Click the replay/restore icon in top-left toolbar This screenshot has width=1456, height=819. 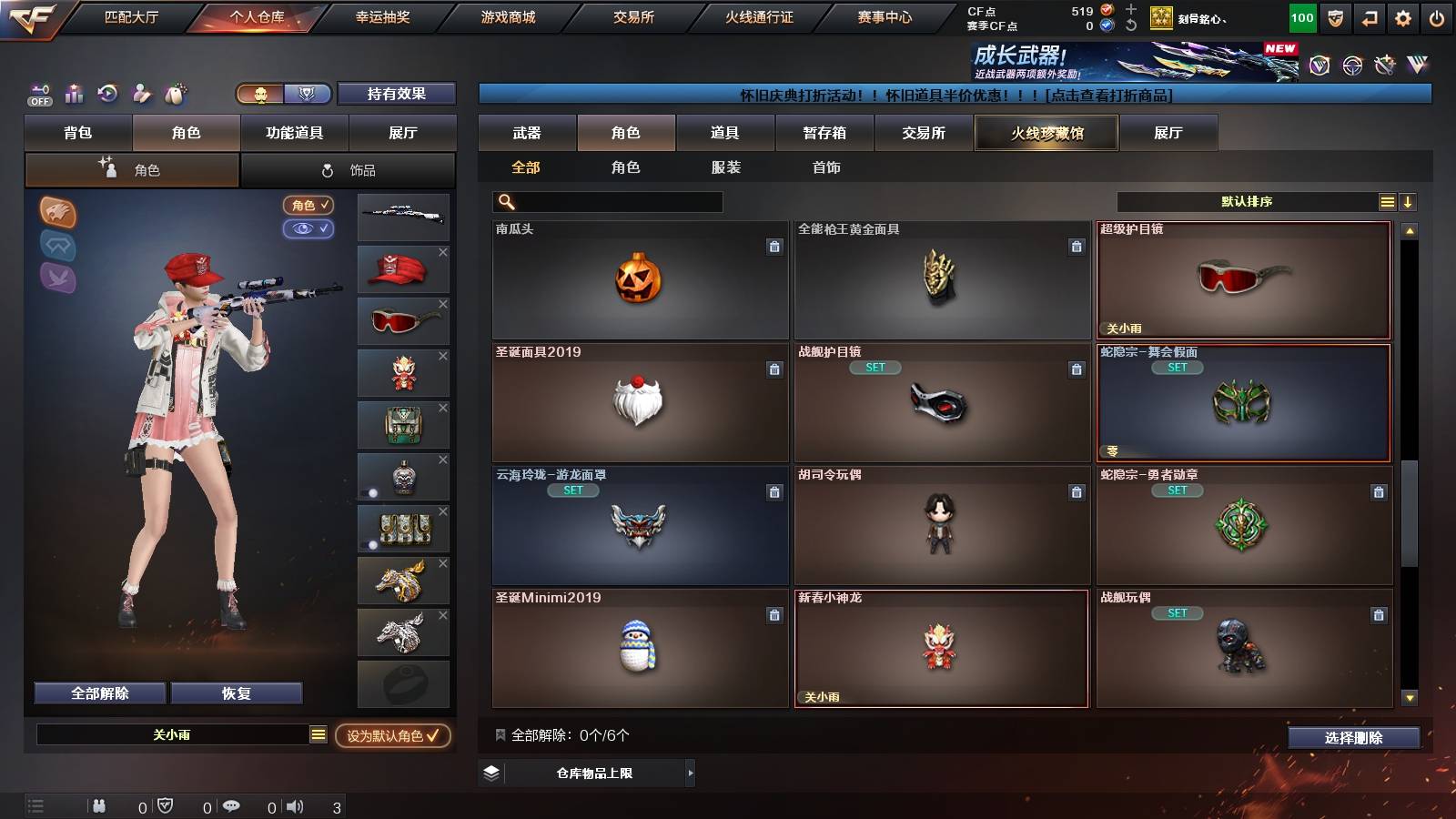(108, 94)
